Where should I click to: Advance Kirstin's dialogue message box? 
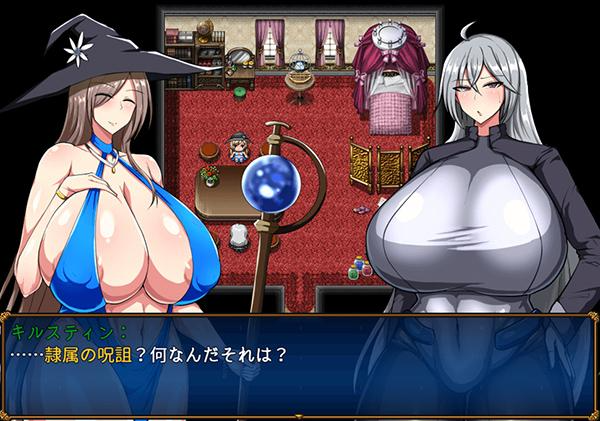[300, 365]
